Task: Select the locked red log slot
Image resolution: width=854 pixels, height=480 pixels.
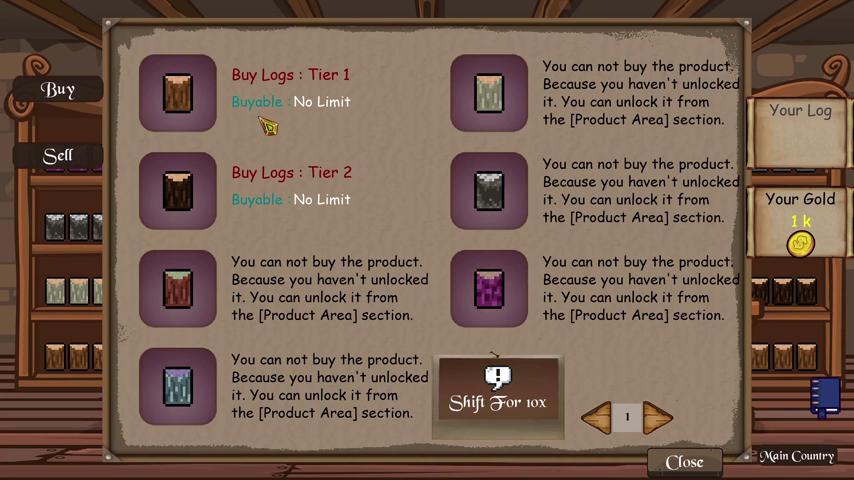Action: click(x=178, y=289)
